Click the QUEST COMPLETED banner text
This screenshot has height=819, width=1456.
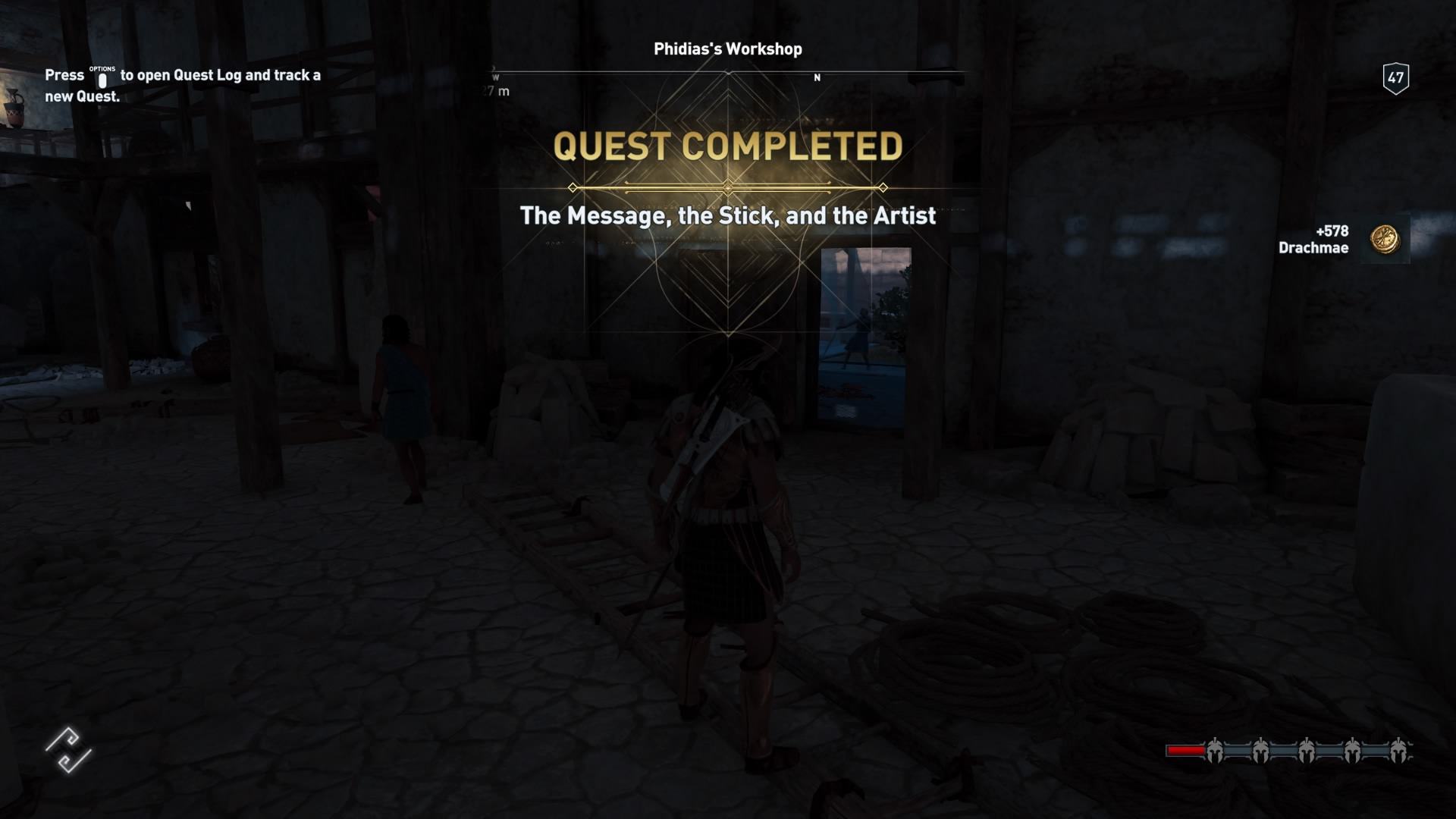pos(728,146)
